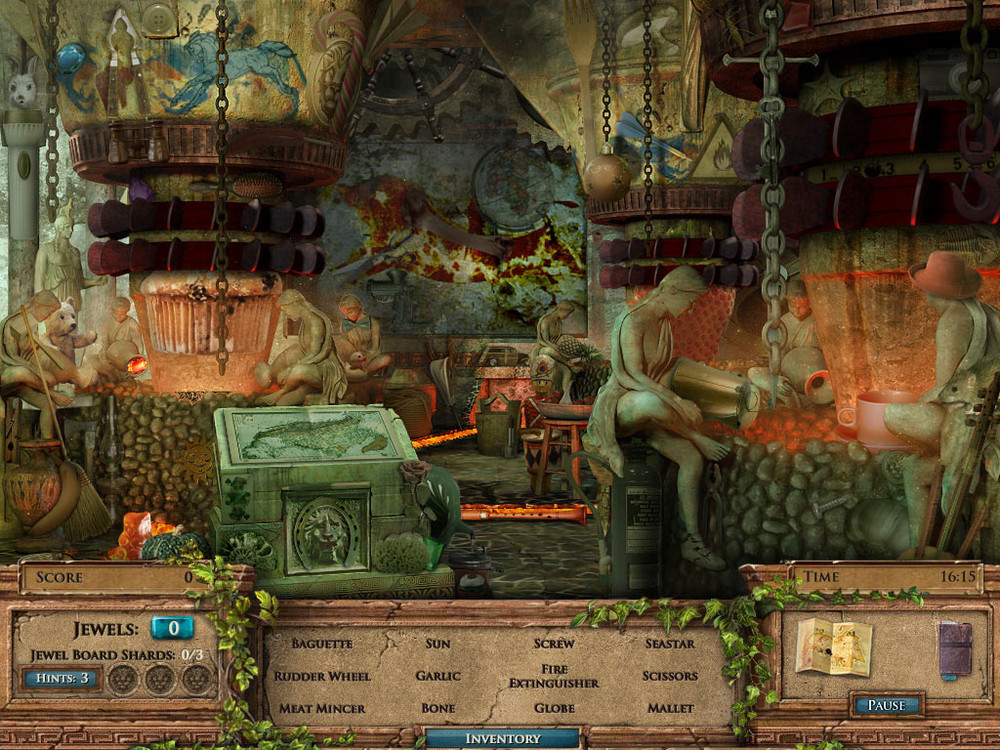
Task: Use a hint with the Hints button
Action: point(61,679)
